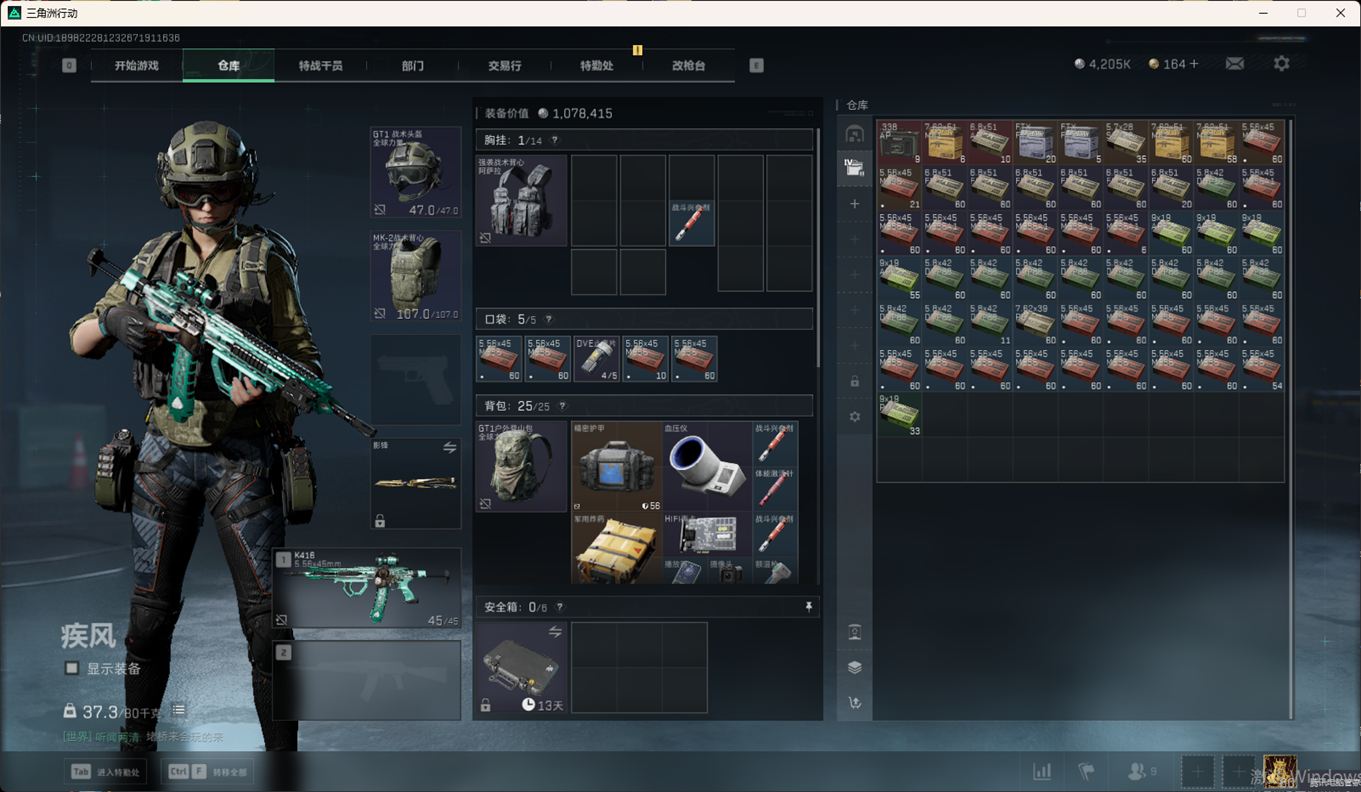Open the settings gear icon
Screen dimensions: 1361x792
pyautogui.click(x=1281, y=64)
